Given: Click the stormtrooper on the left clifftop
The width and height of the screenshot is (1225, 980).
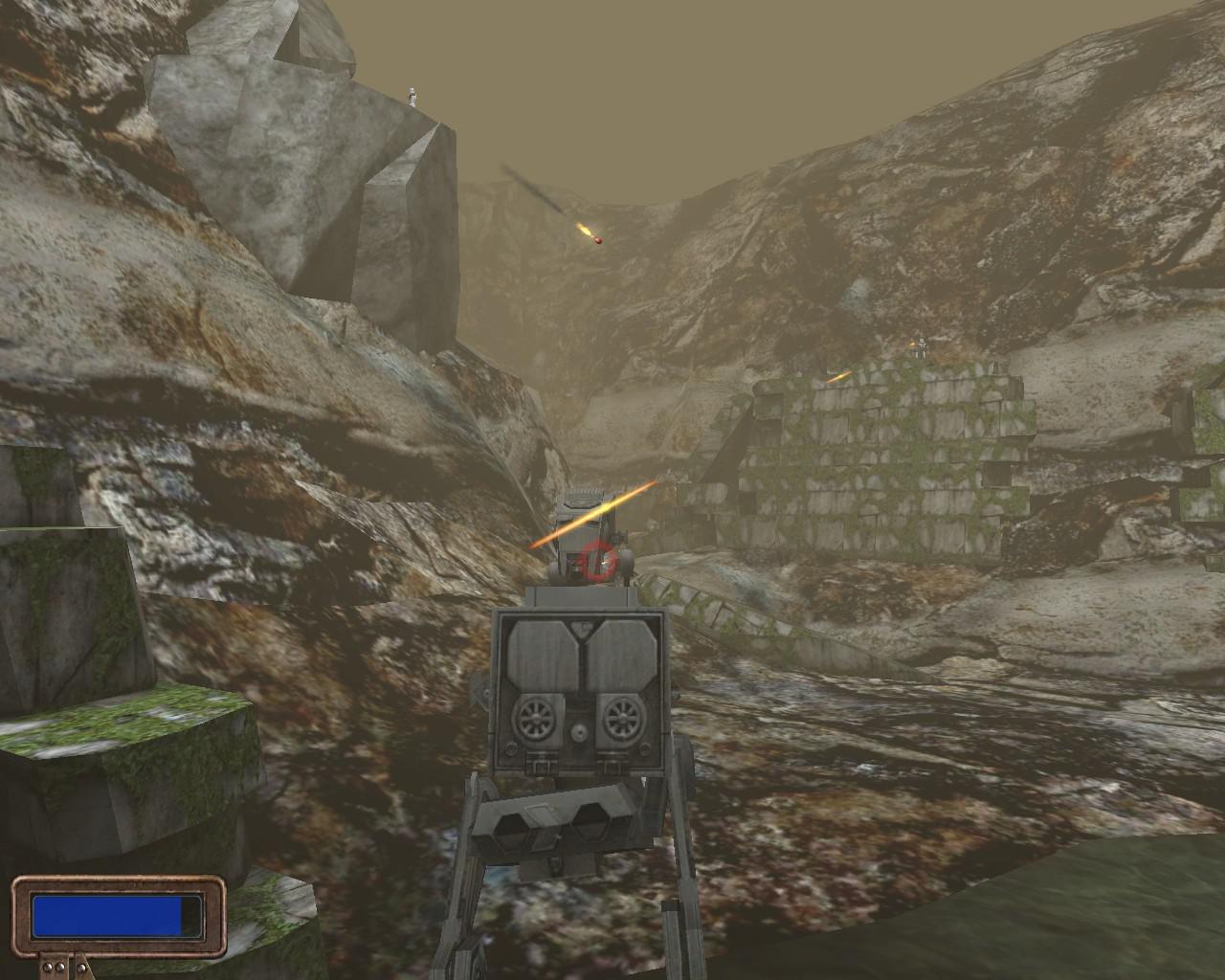Looking at the screenshot, I should coord(412,96).
